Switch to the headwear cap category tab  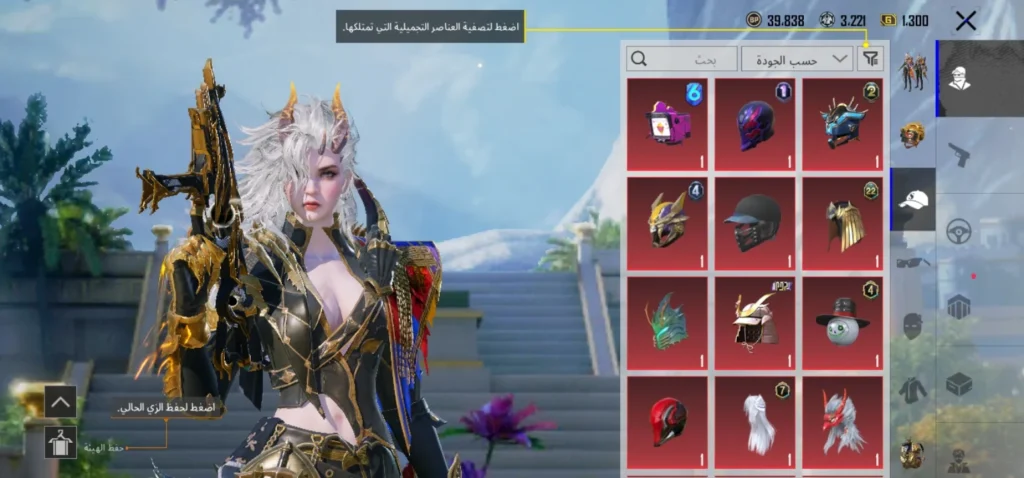[912, 199]
